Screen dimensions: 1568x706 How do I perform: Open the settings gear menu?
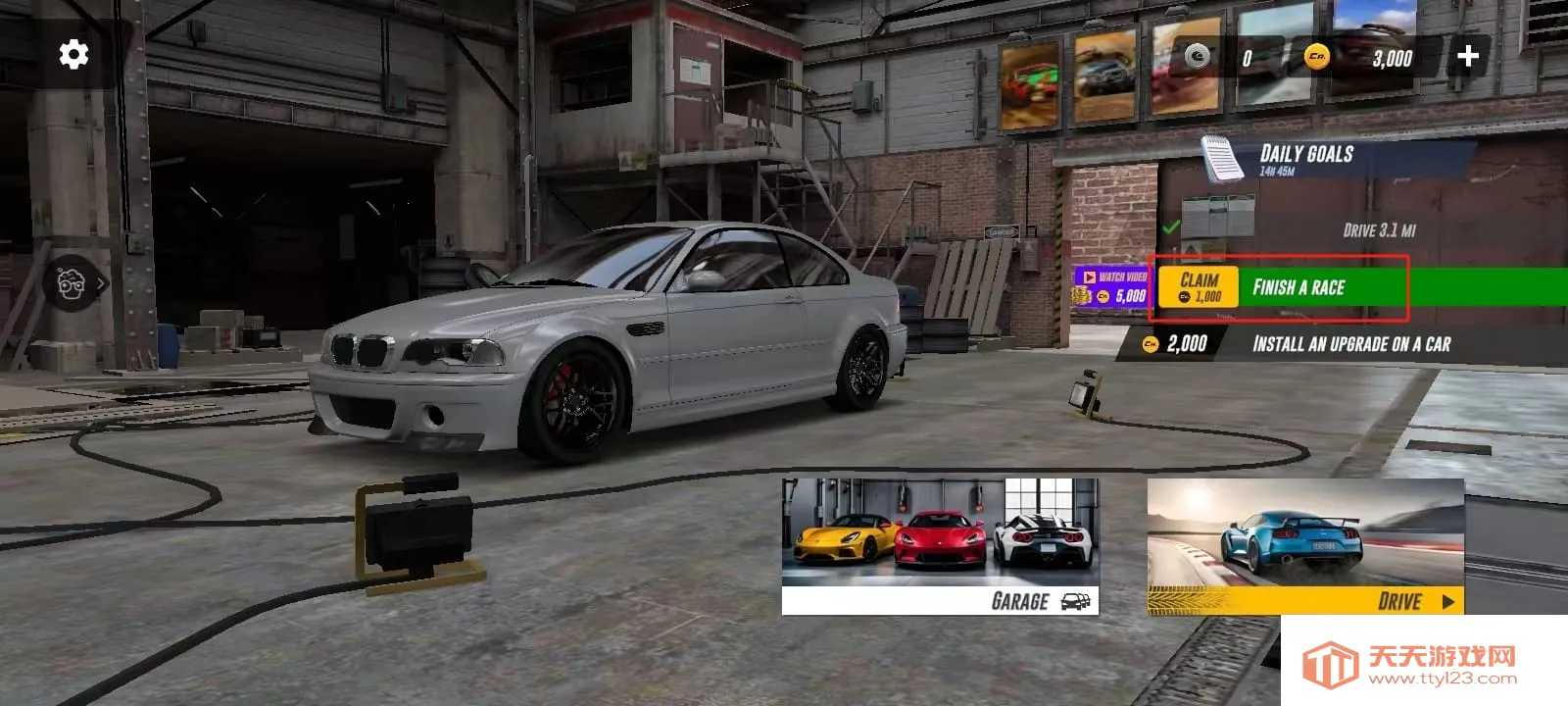(73, 55)
